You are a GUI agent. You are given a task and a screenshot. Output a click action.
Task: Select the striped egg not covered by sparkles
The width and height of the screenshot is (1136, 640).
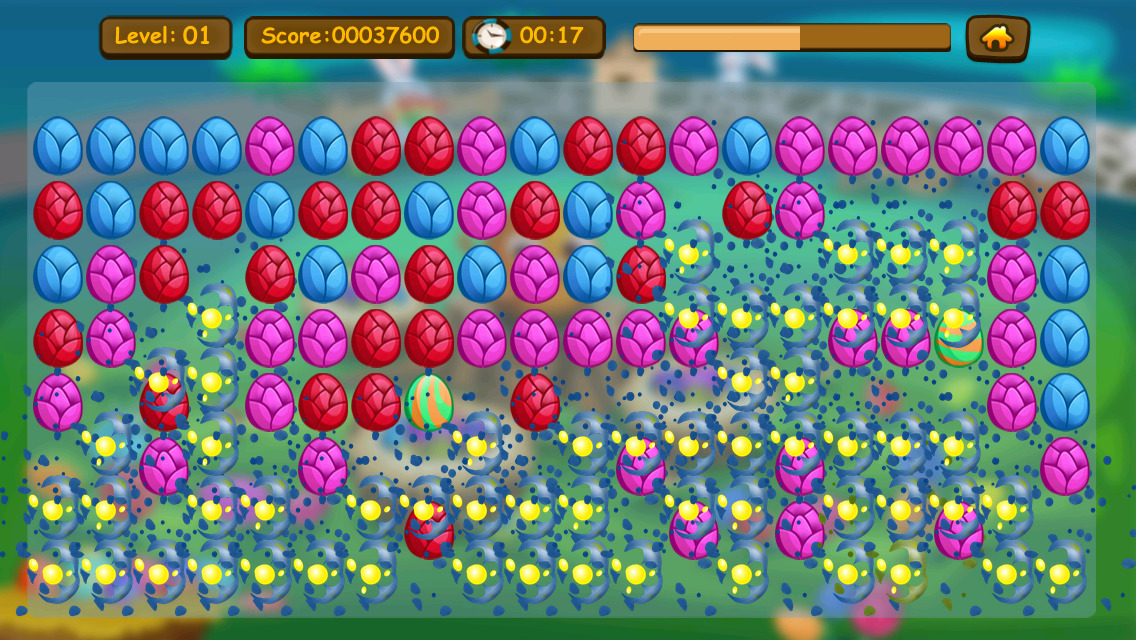[x=429, y=401]
